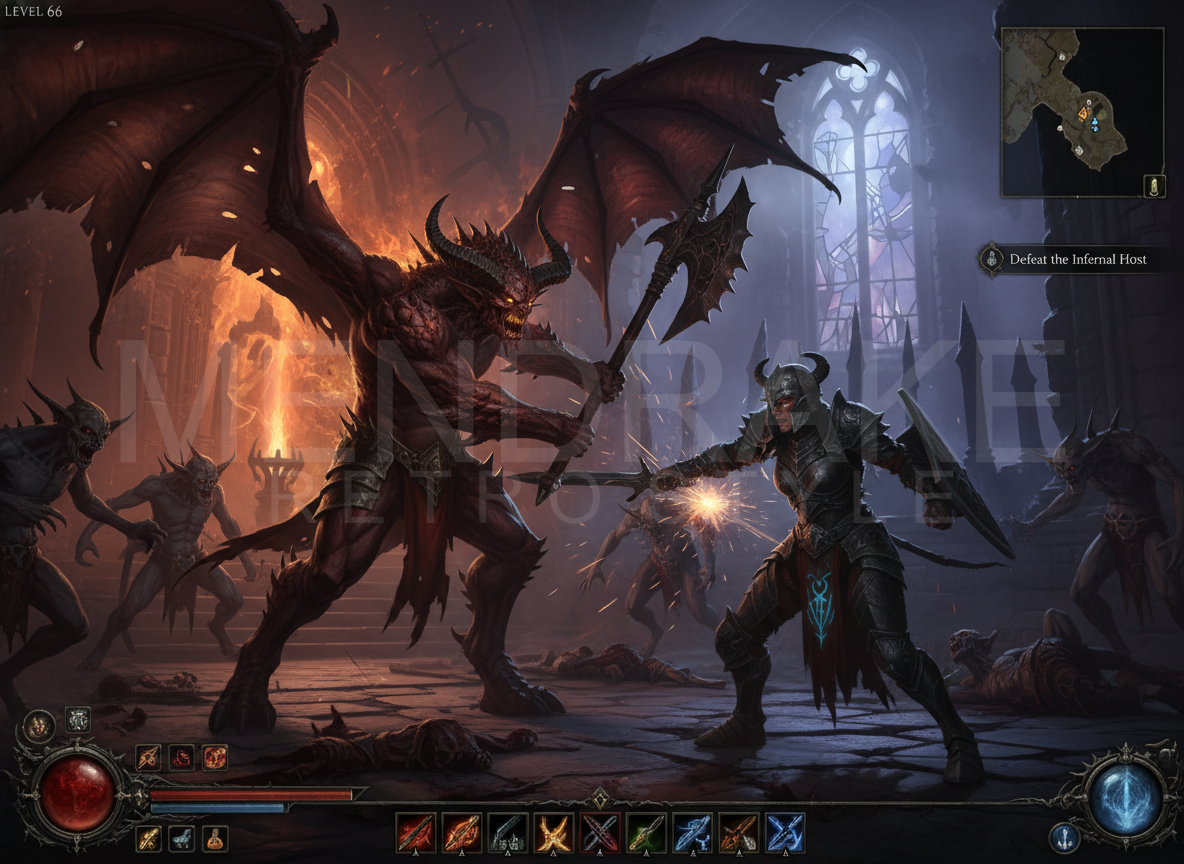Use the flaming blade skill in the hotbar
The image size is (1184, 864).
462,832
